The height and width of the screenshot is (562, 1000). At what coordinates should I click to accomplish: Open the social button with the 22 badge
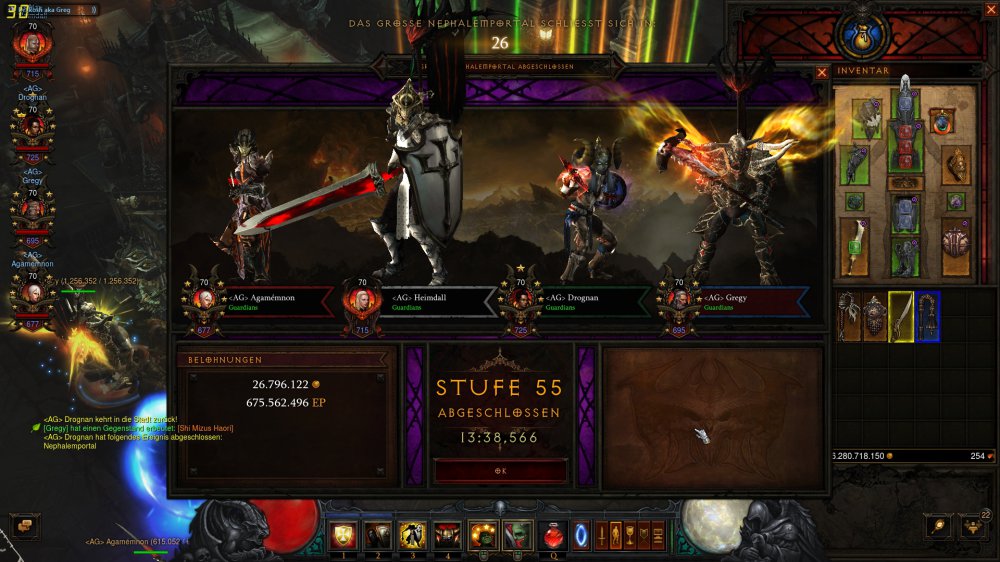(972, 526)
